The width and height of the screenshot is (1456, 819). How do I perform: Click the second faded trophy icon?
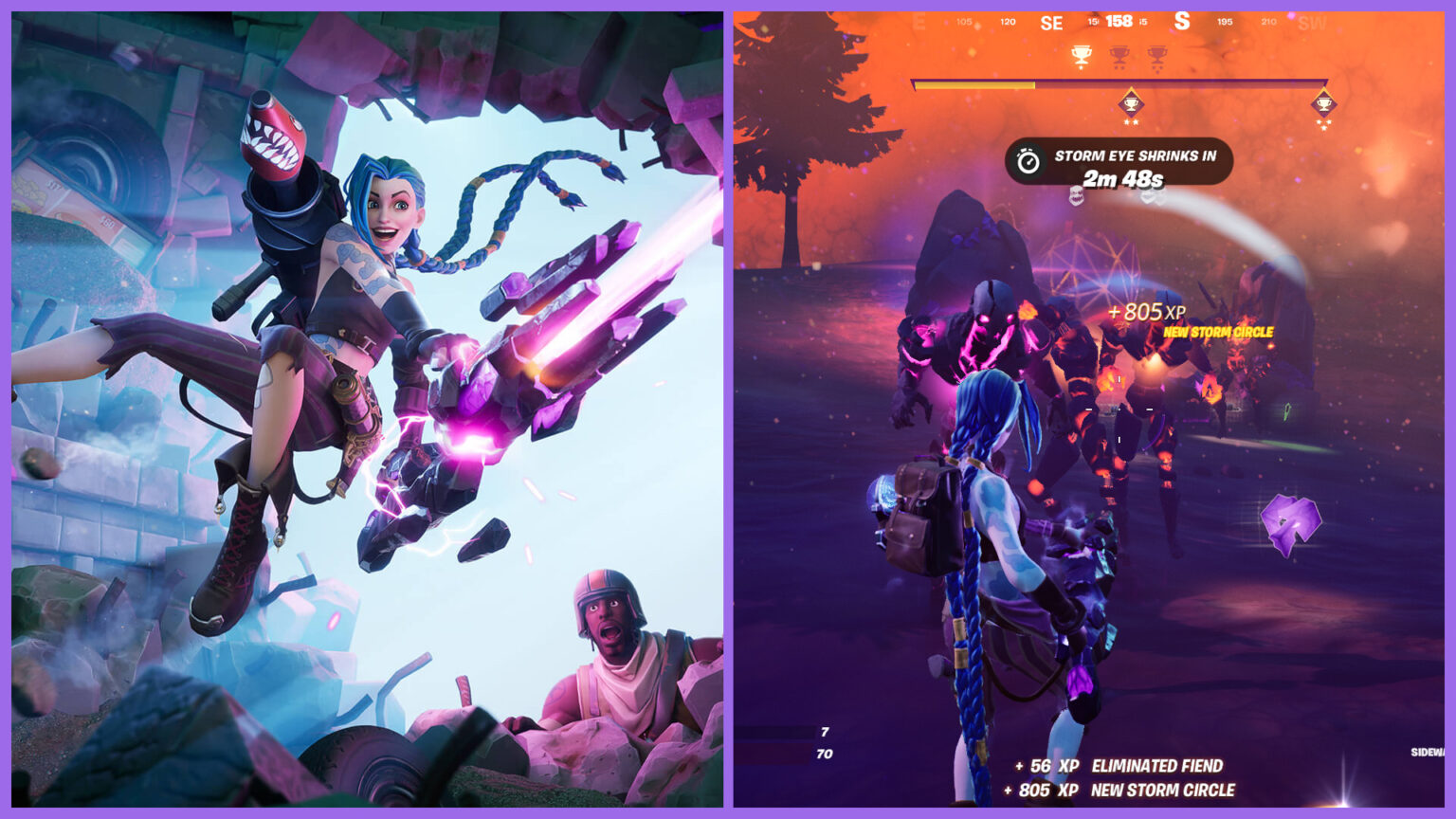[1119, 56]
